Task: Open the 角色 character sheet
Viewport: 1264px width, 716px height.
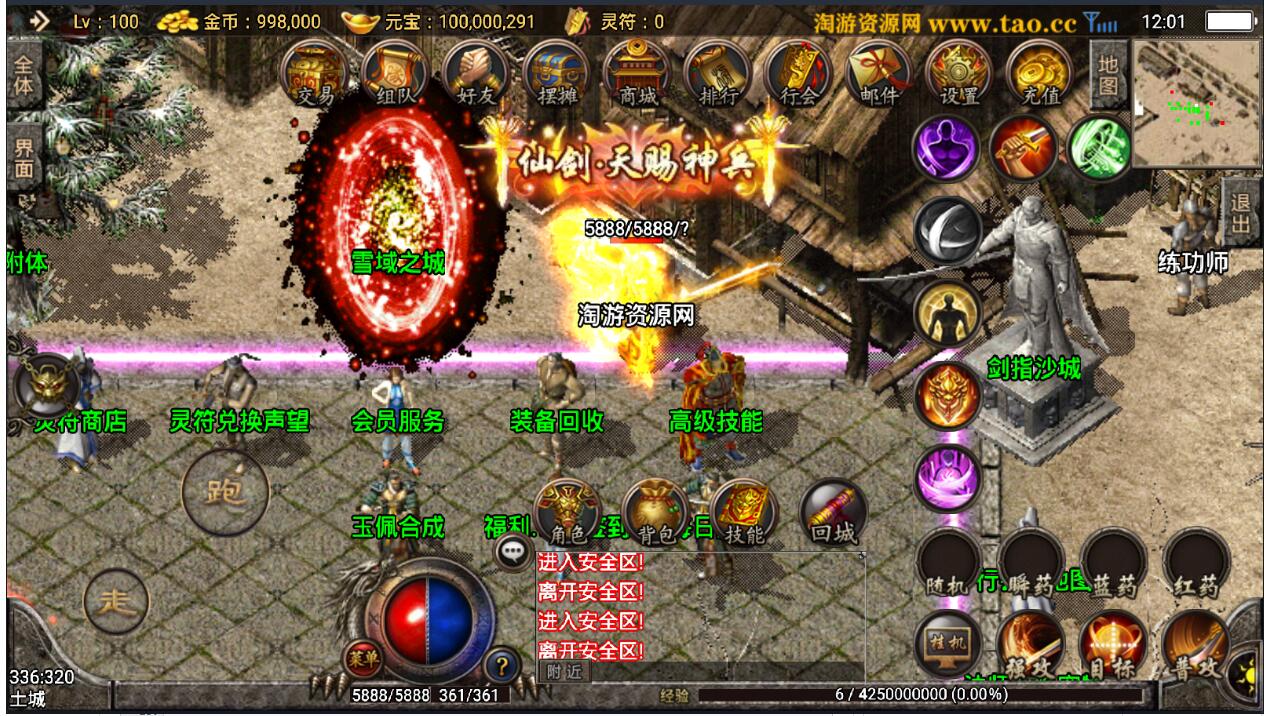Action: 566,514
